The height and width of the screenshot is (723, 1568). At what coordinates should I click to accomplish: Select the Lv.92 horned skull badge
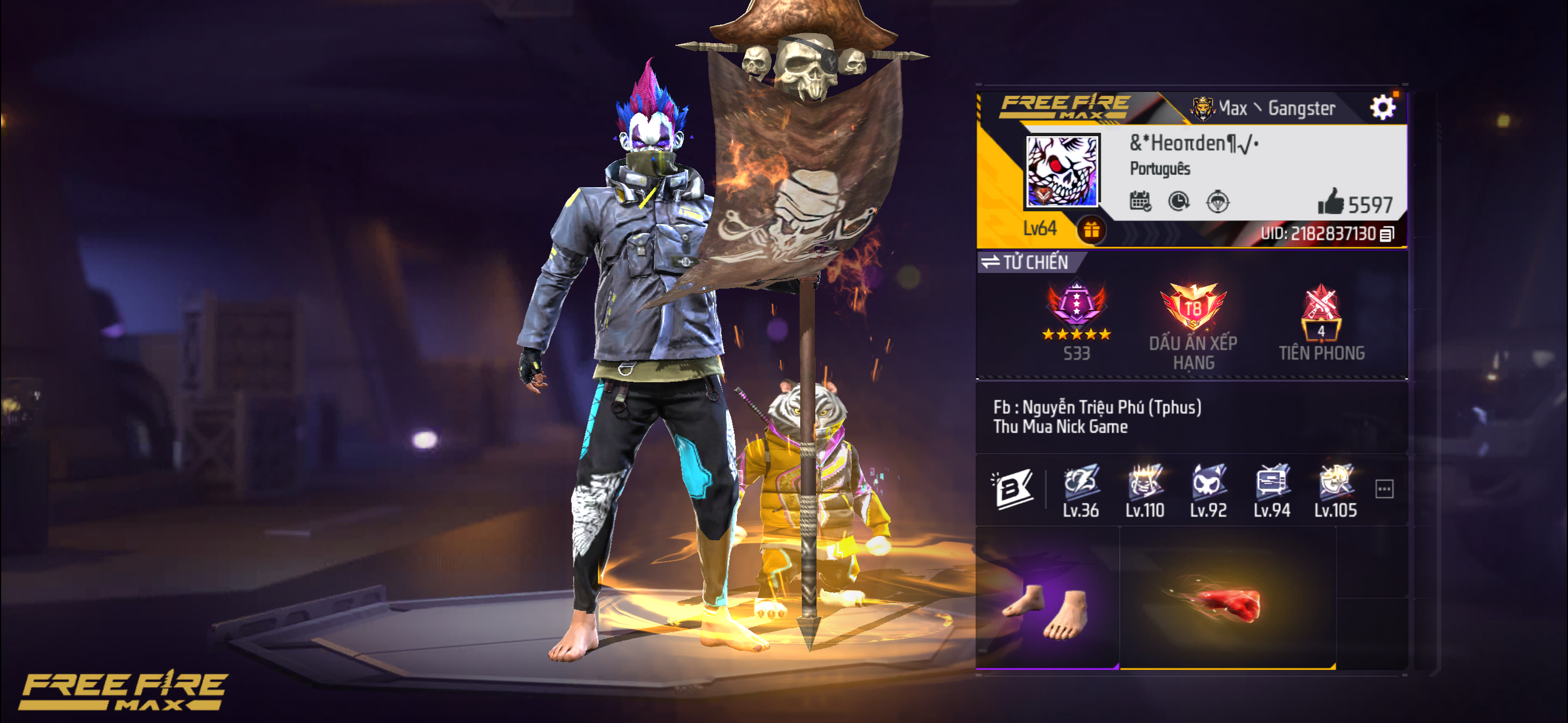[1209, 490]
